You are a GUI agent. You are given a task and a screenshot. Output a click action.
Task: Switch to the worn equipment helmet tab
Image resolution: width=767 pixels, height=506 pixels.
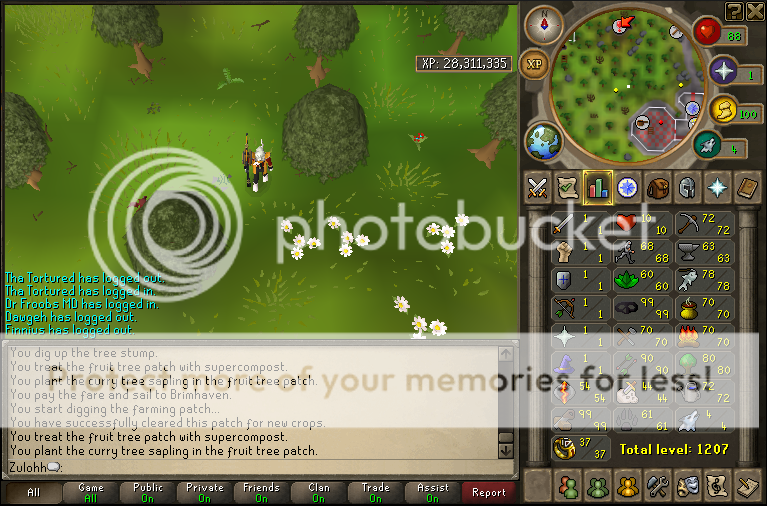(687, 187)
